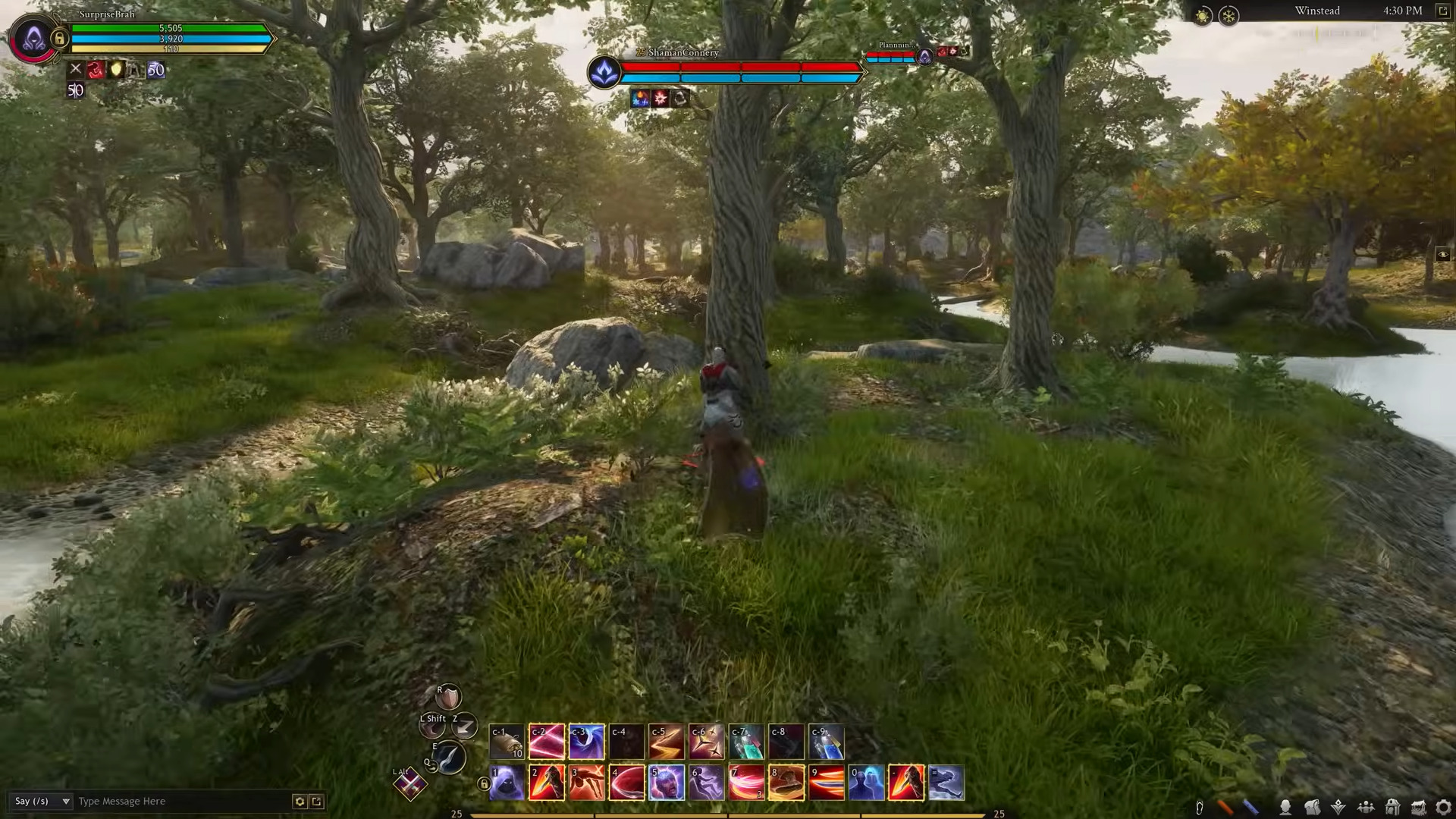1456x819 pixels.
Task: Open the guild building icon
Action: 1392,806
